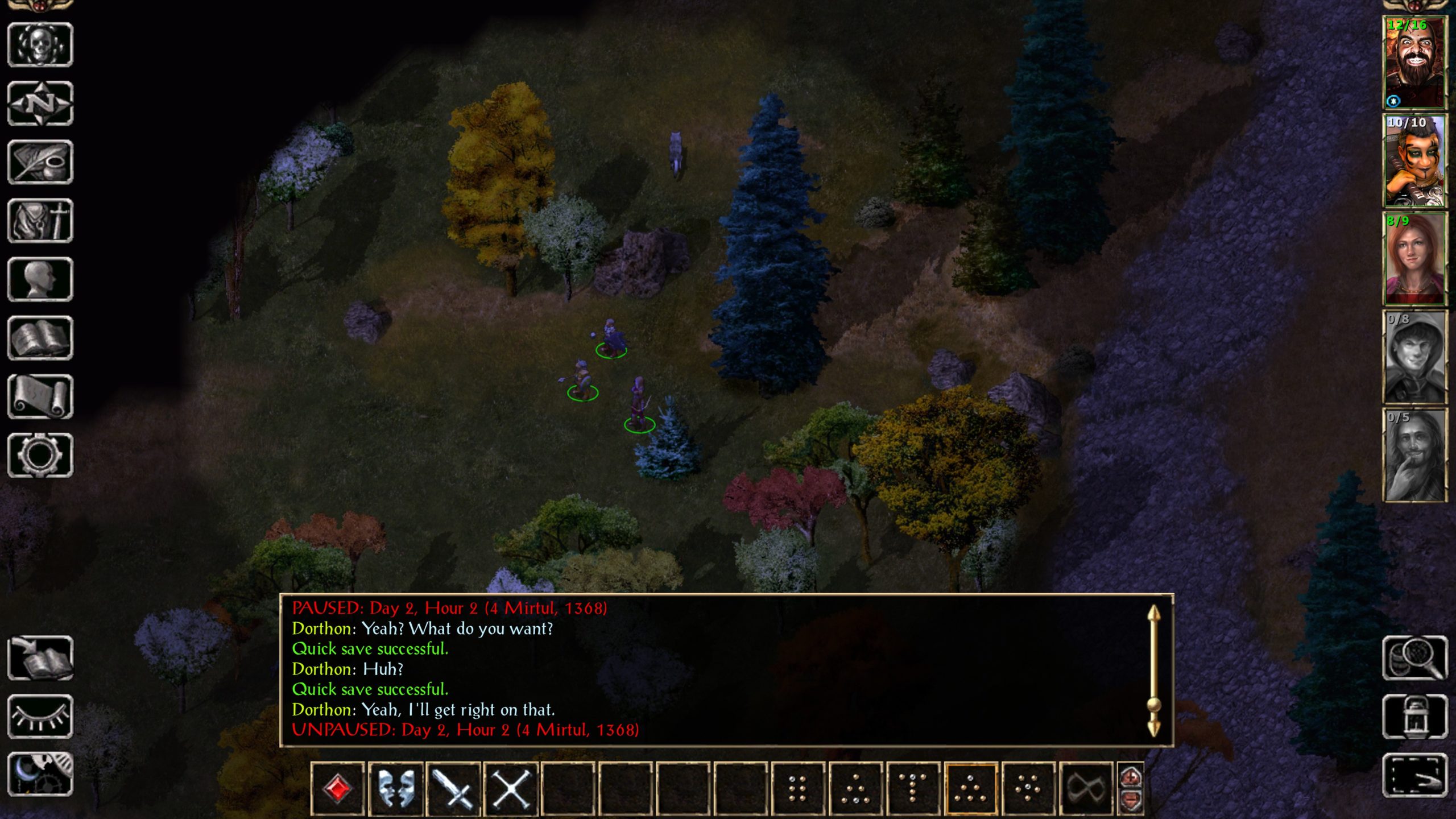Stop current actions with the crossed X button
Viewport: 1456px width, 819px height.
[x=511, y=789]
